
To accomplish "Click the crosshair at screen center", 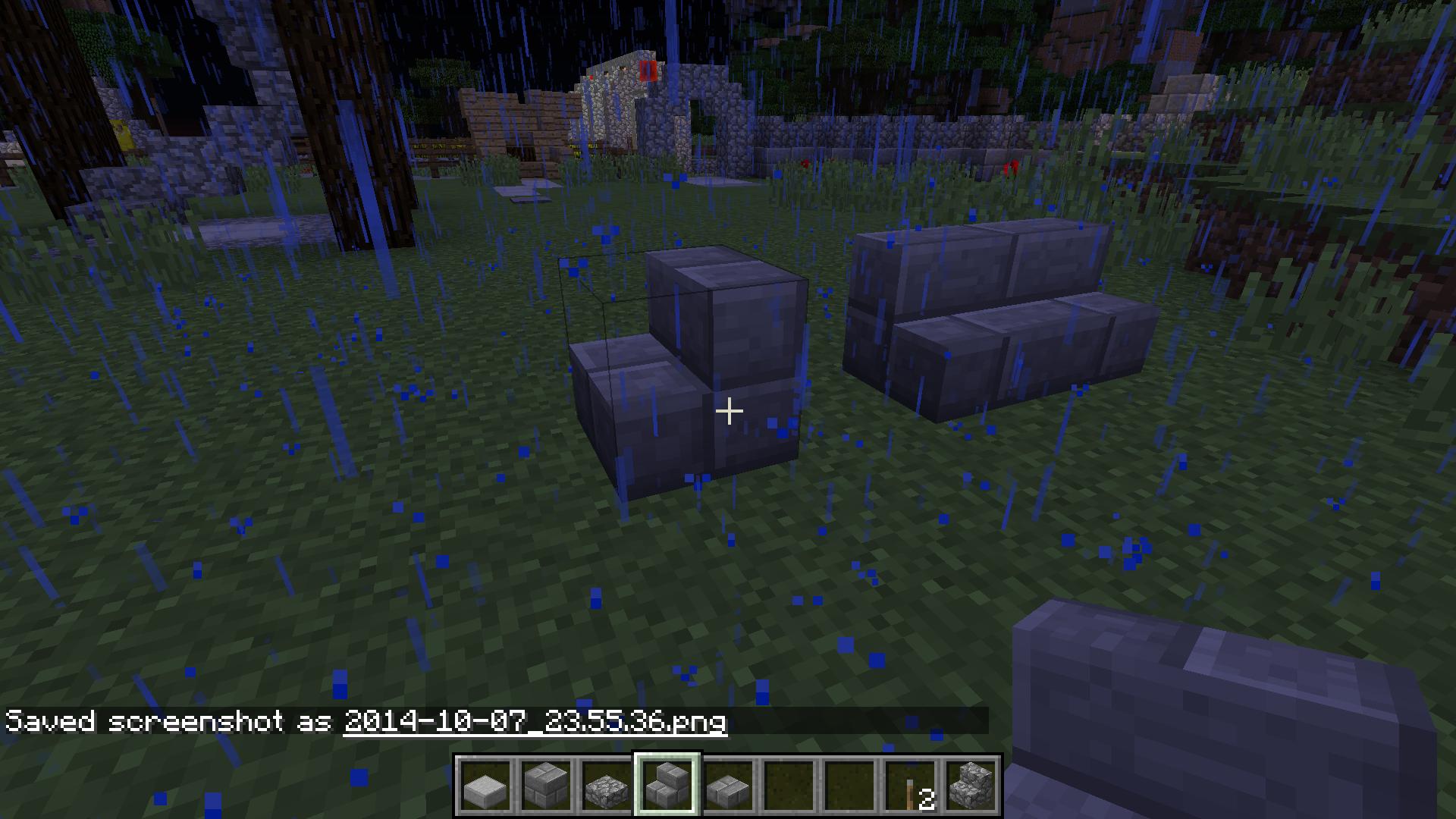I will (730, 410).
